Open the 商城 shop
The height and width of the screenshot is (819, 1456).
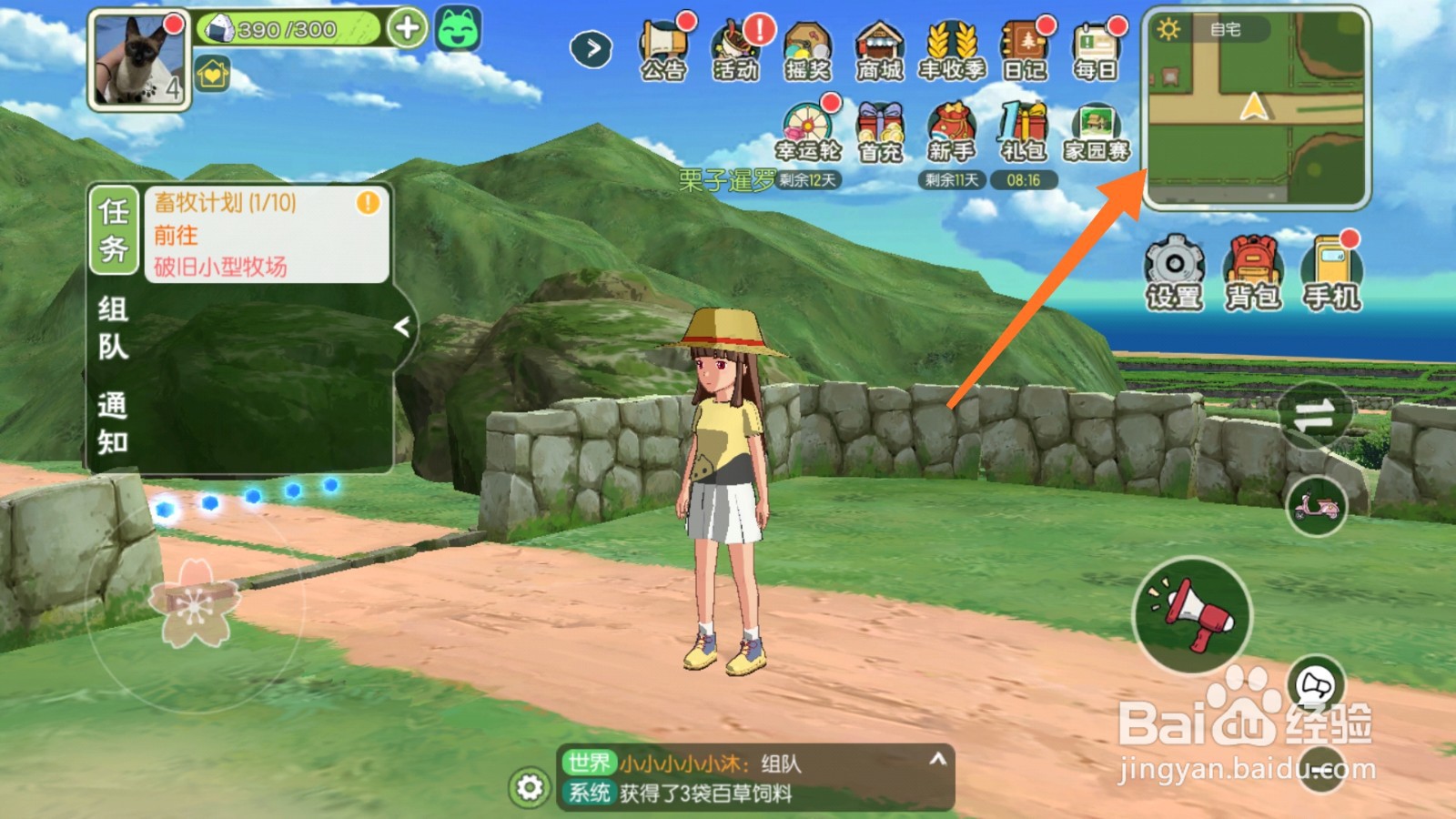(x=879, y=50)
